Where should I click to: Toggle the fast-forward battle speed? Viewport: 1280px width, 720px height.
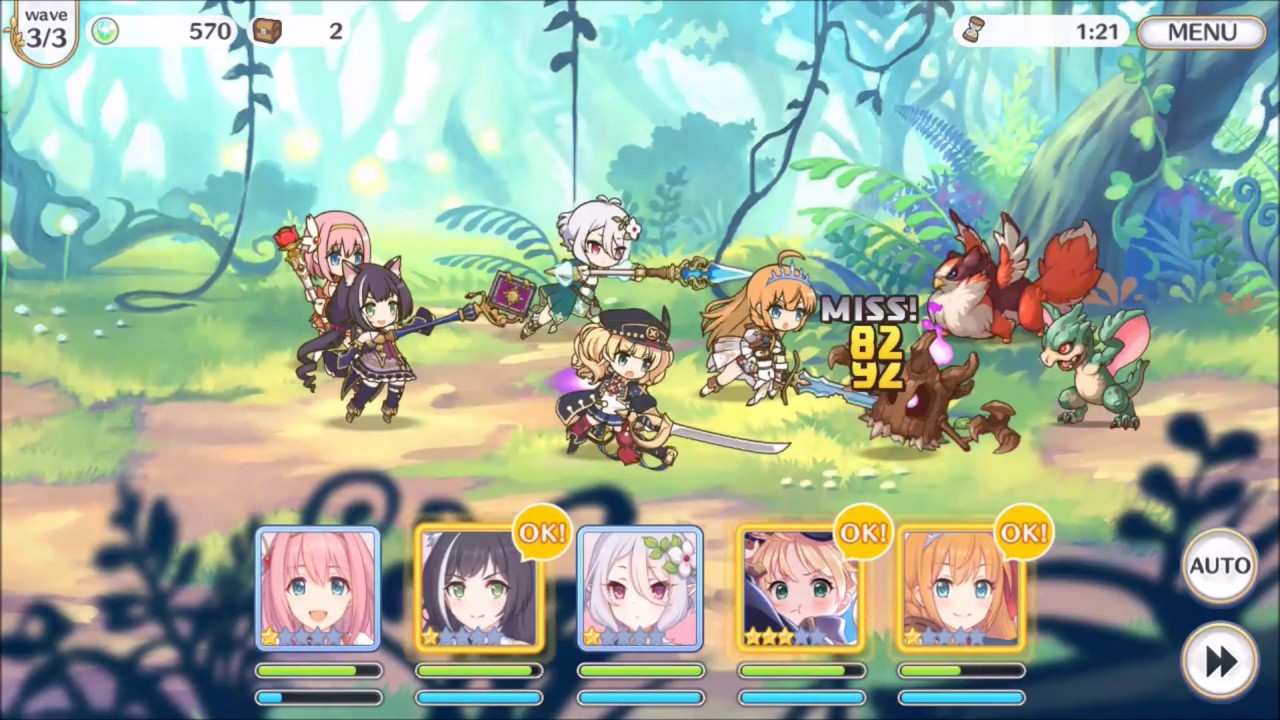click(1219, 660)
